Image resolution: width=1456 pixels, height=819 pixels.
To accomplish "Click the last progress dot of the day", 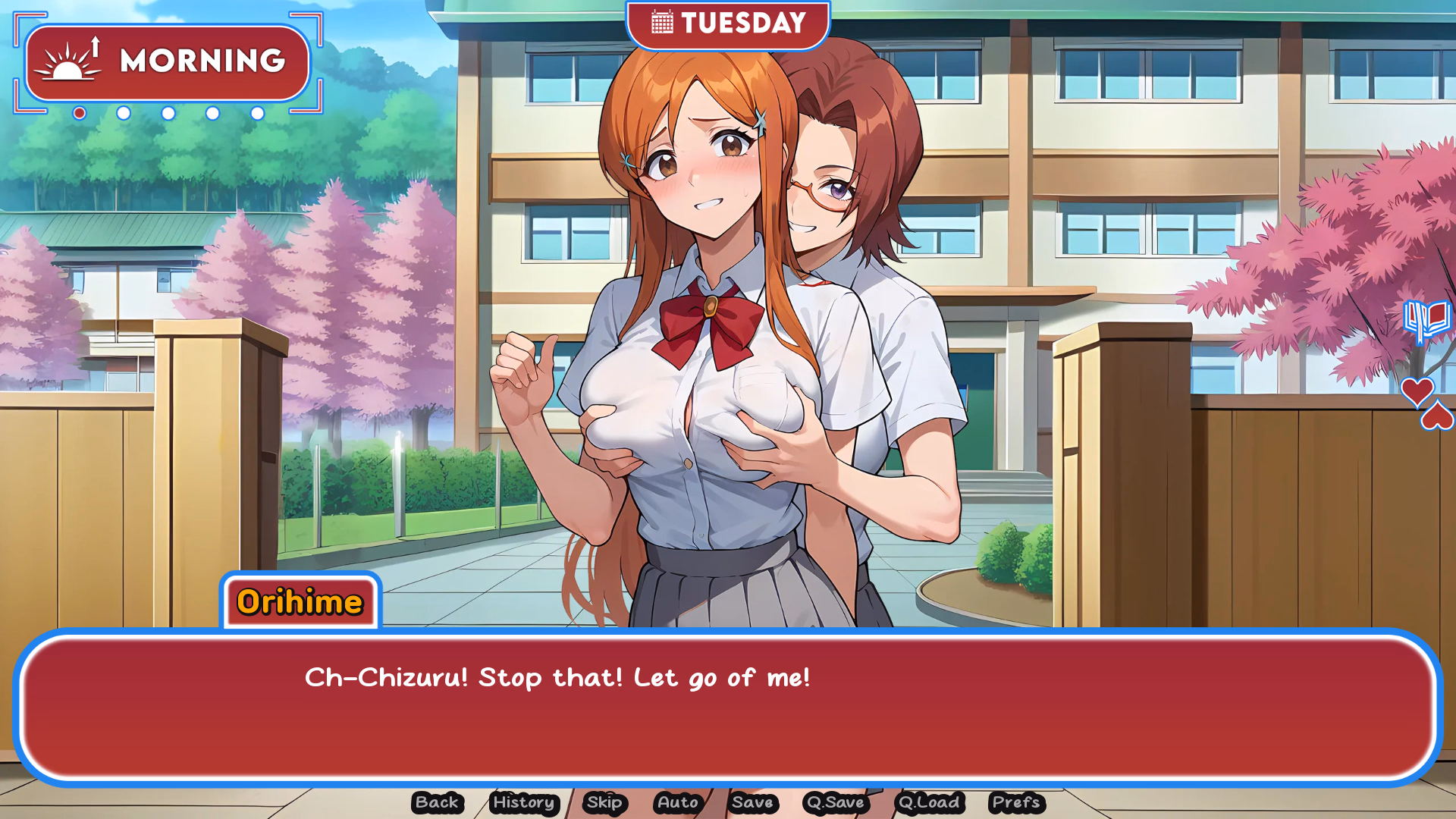I will coord(257,114).
